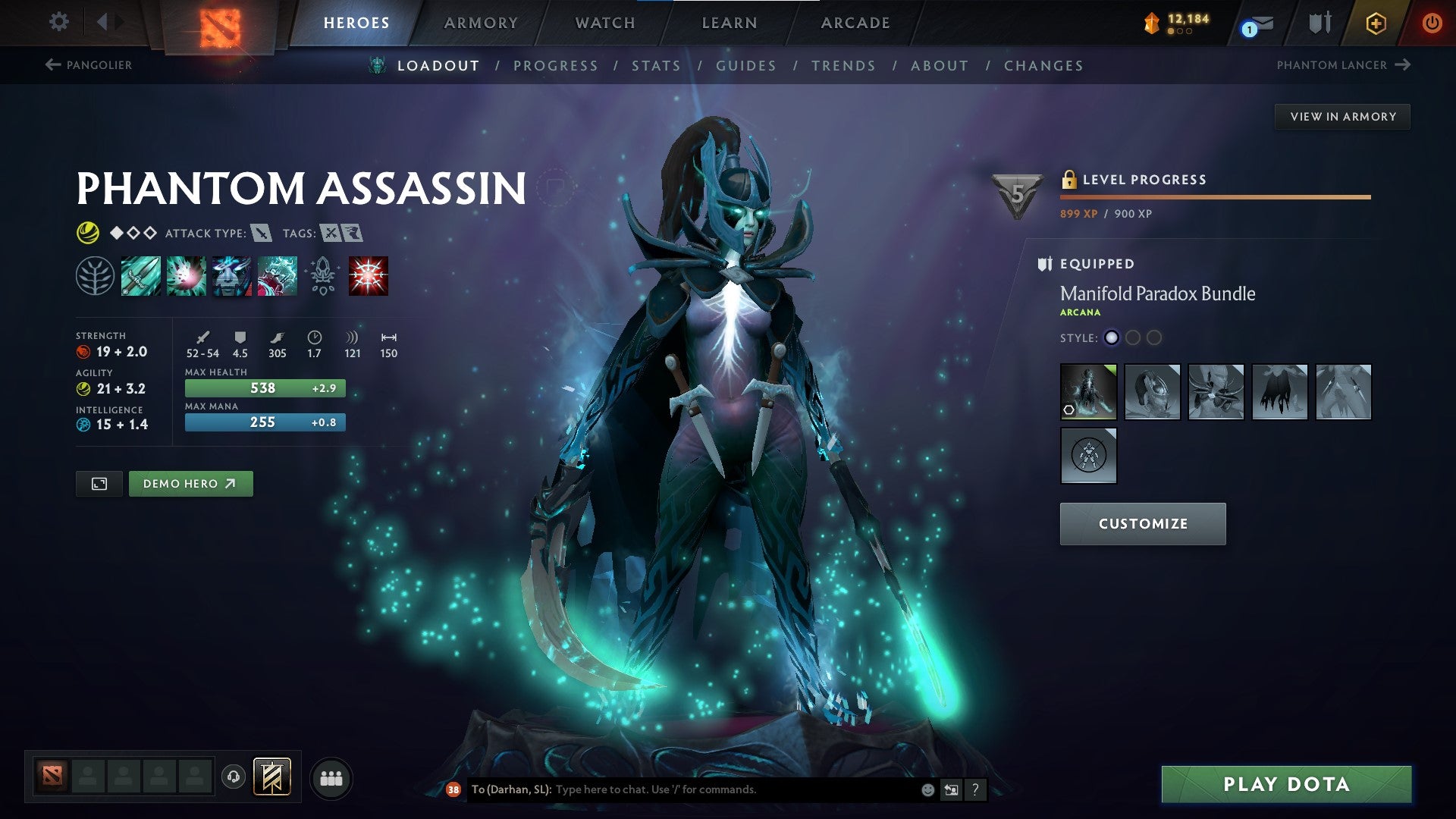Select Phantom Assassin's Stifling Dagger ability icon

(140, 275)
